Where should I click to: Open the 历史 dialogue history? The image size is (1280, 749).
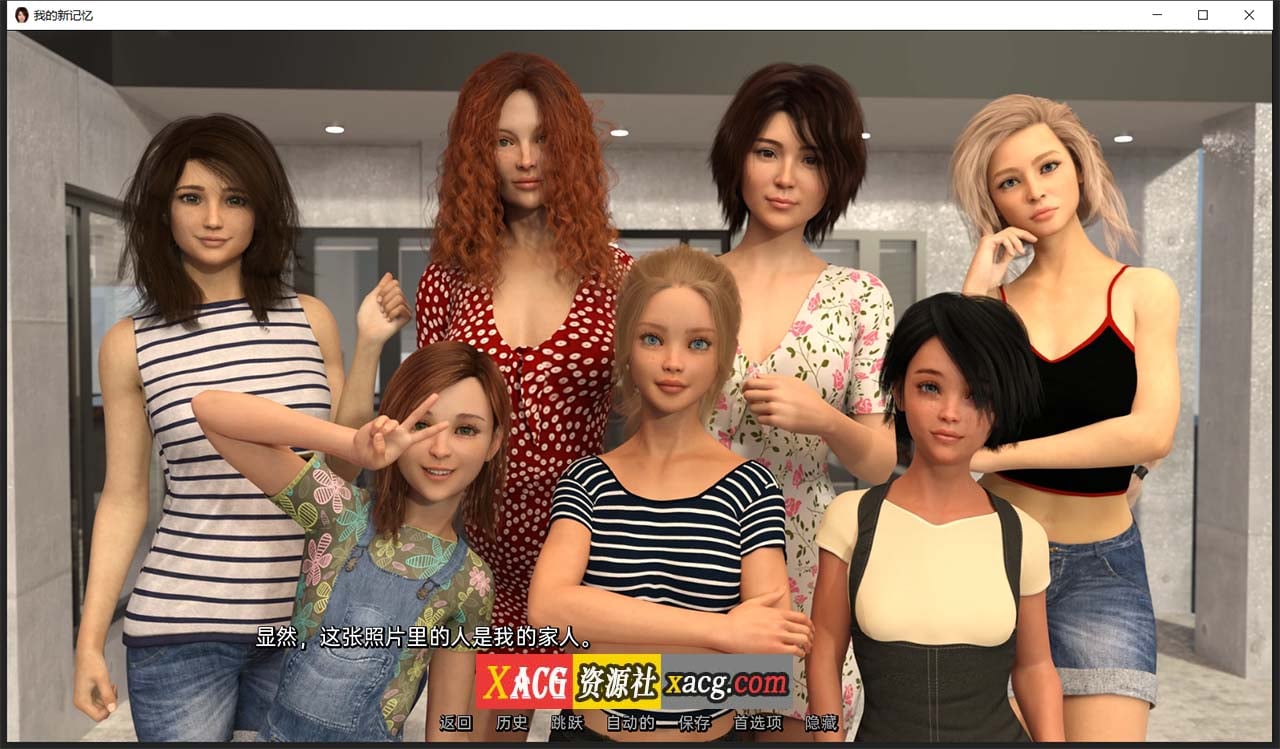(511, 722)
